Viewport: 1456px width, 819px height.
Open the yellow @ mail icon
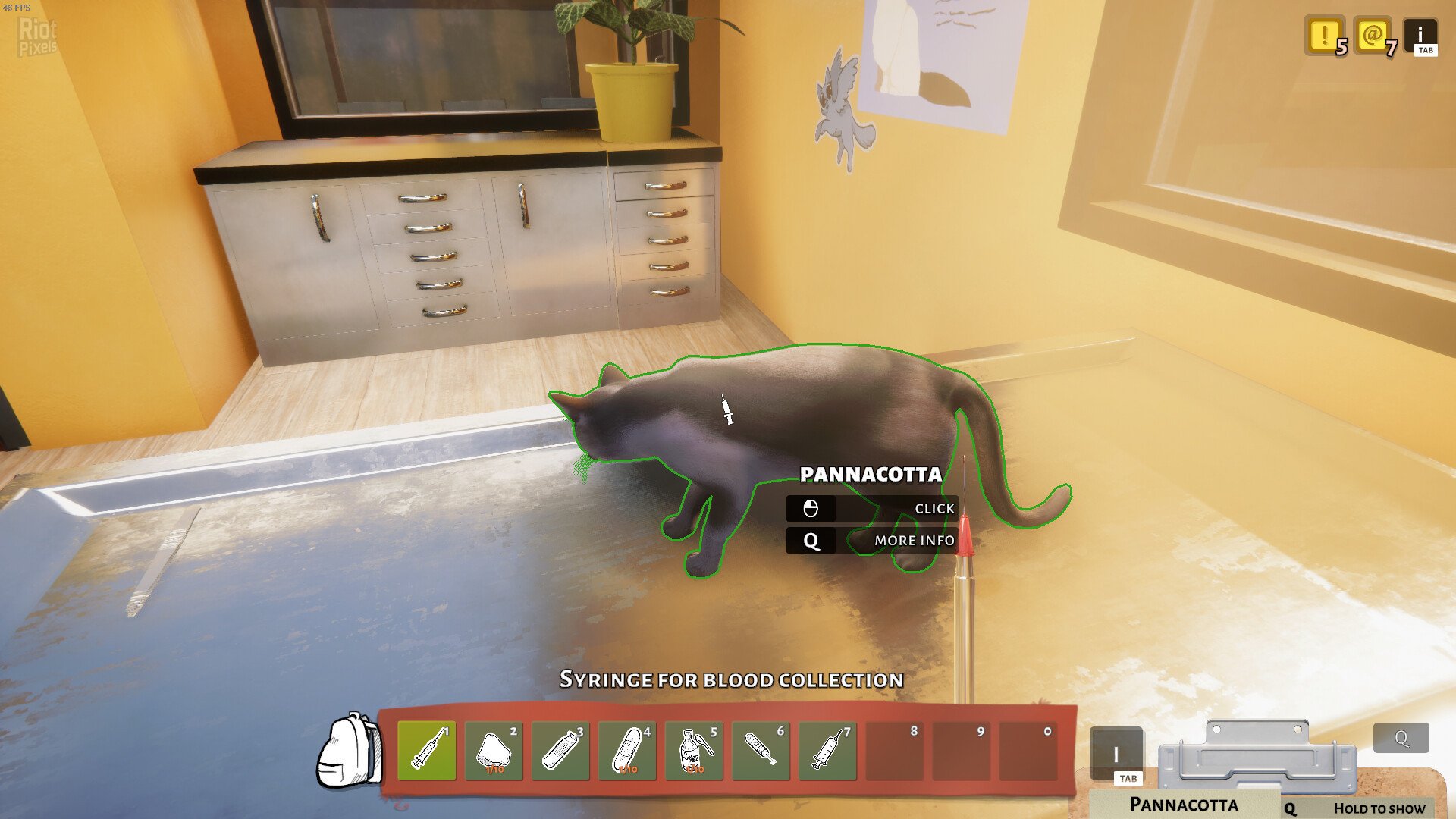1373,35
